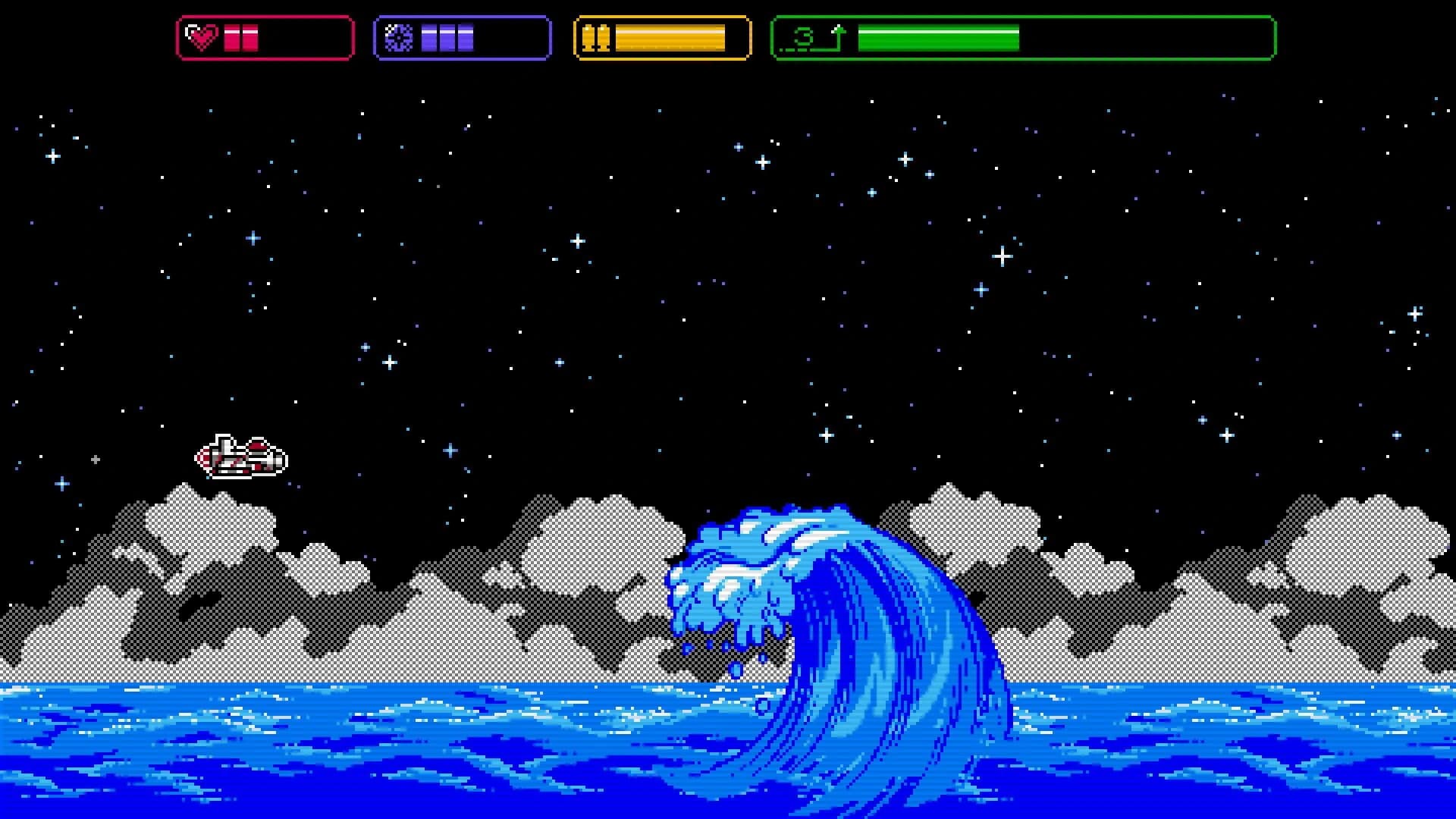
Task: Select the snowflake icon on the purple meter
Action: (400, 35)
